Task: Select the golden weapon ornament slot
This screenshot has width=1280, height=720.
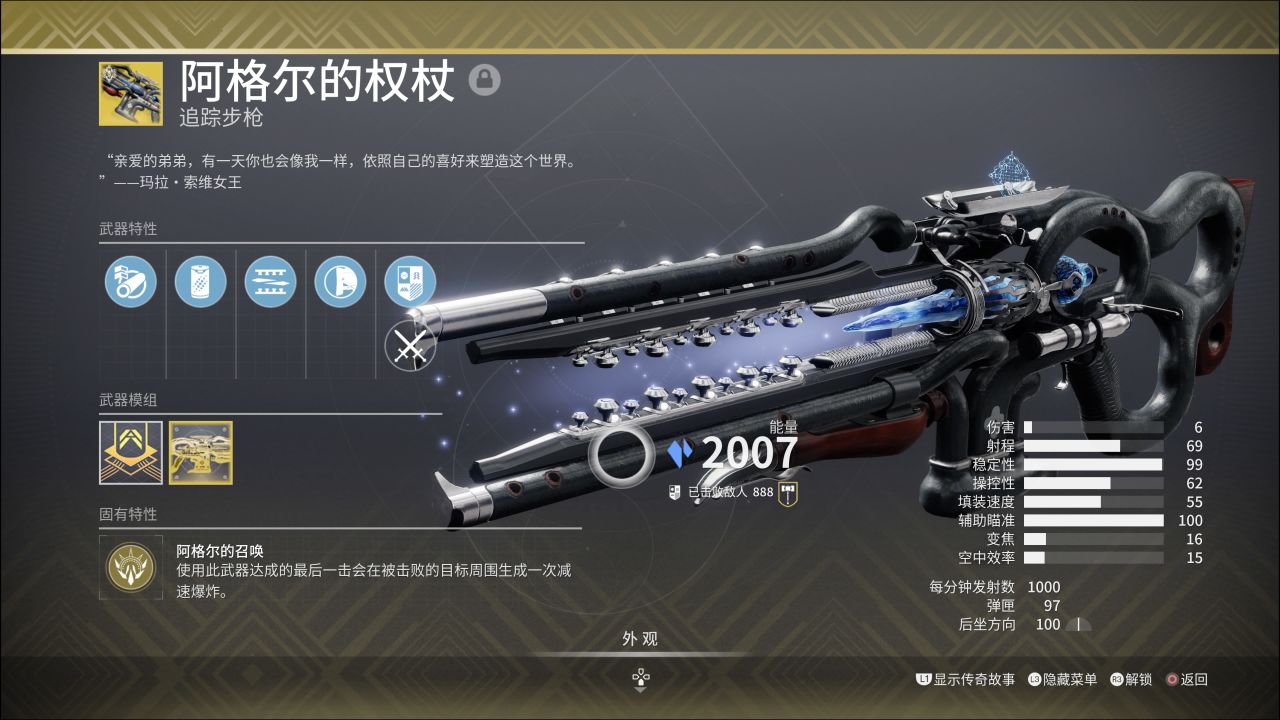Action: pos(201,453)
